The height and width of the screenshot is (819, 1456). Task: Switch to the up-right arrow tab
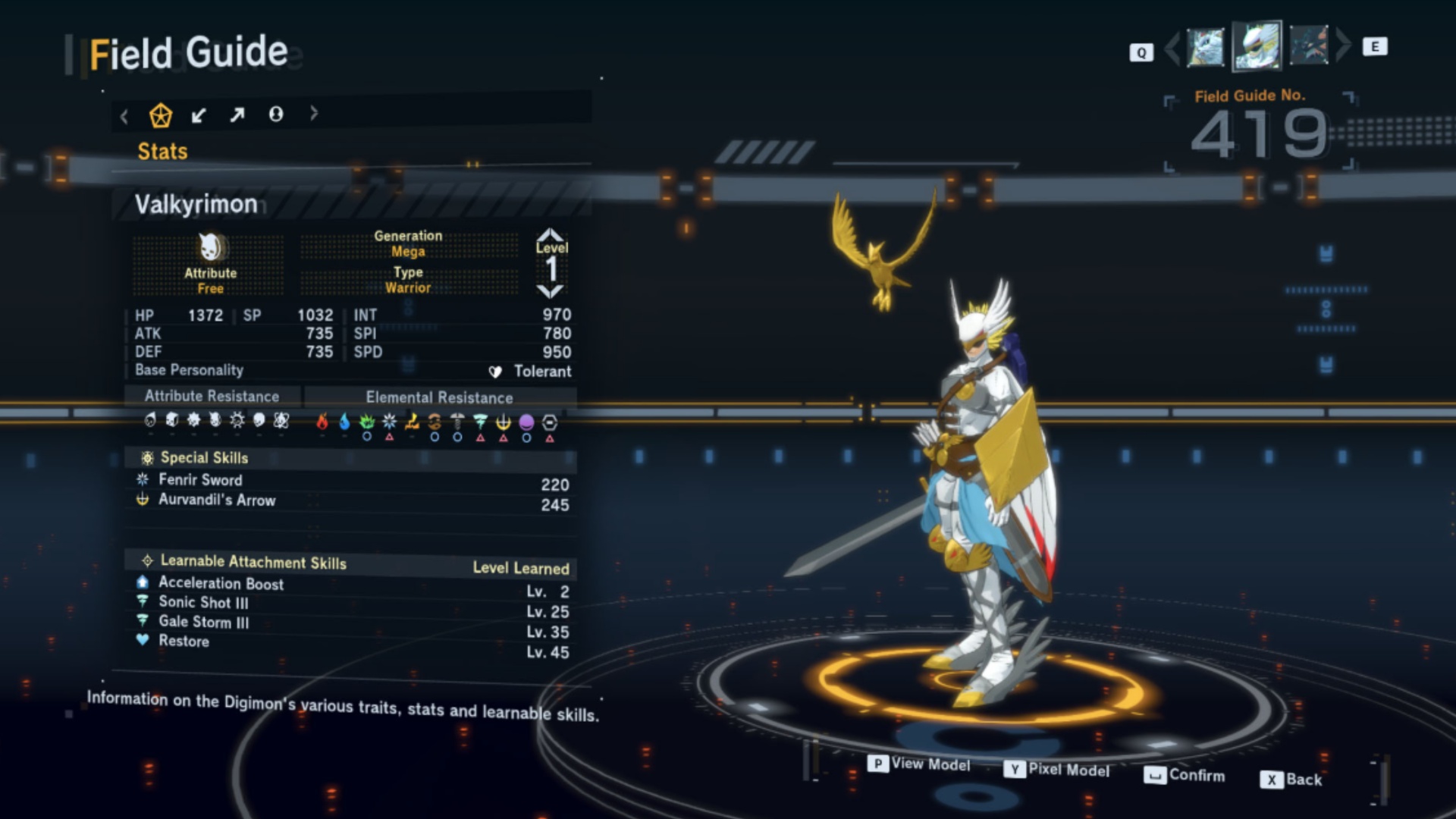[237, 115]
